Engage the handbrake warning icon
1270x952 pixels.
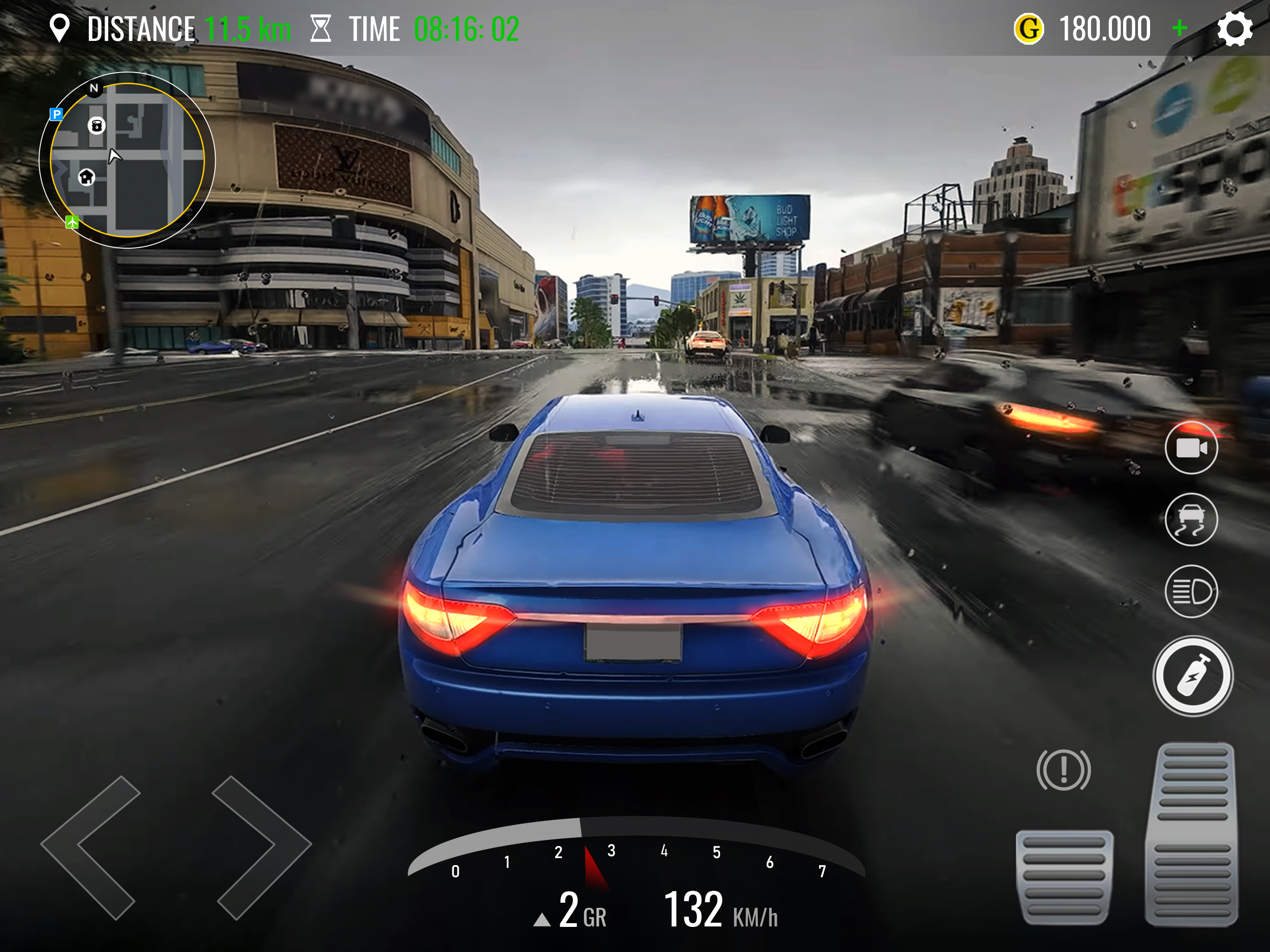click(x=1063, y=770)
